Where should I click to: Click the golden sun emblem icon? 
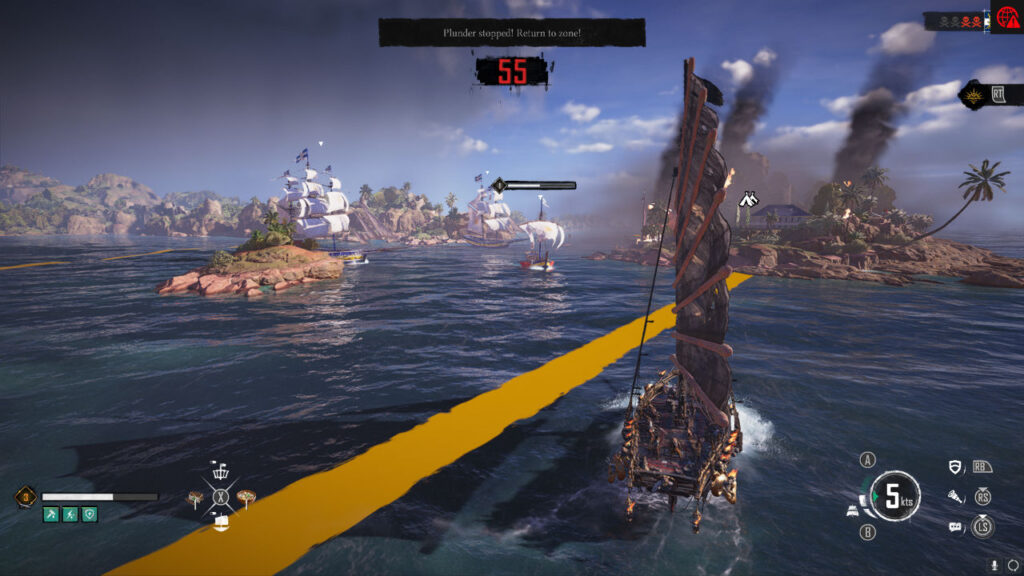point(973,95)
